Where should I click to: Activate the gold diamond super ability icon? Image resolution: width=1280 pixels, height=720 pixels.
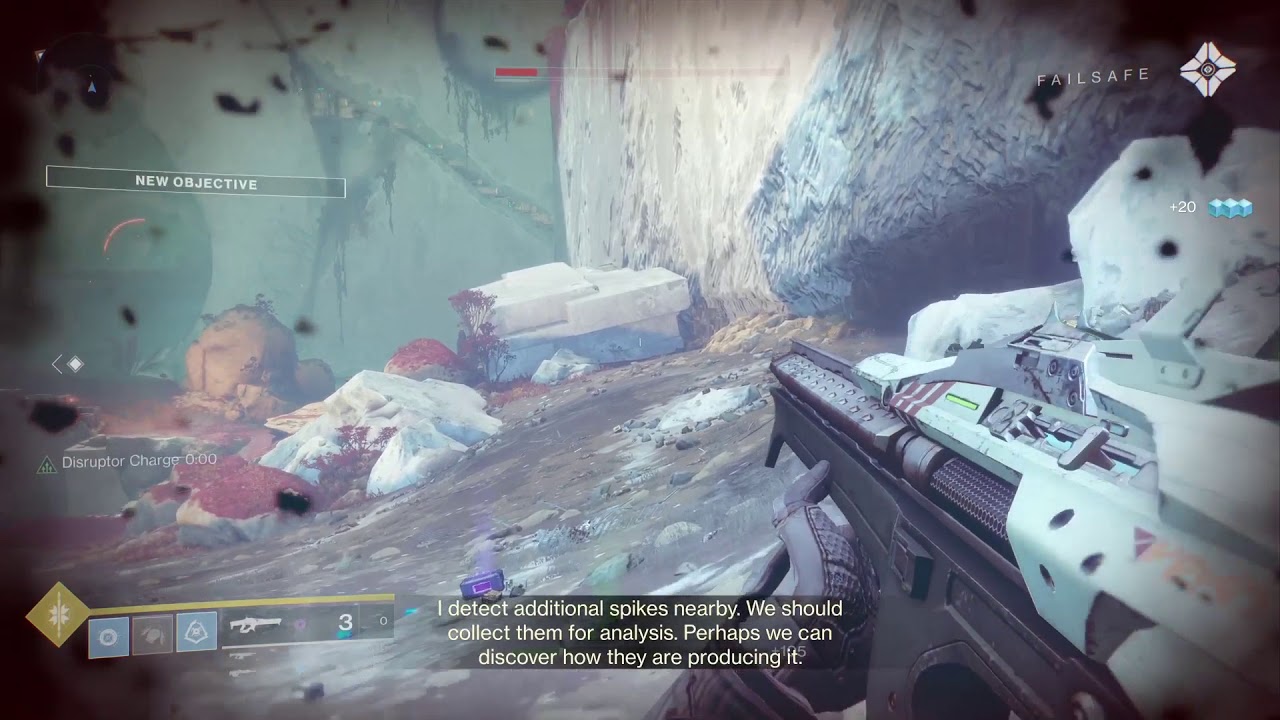click(x=57, y=614)
